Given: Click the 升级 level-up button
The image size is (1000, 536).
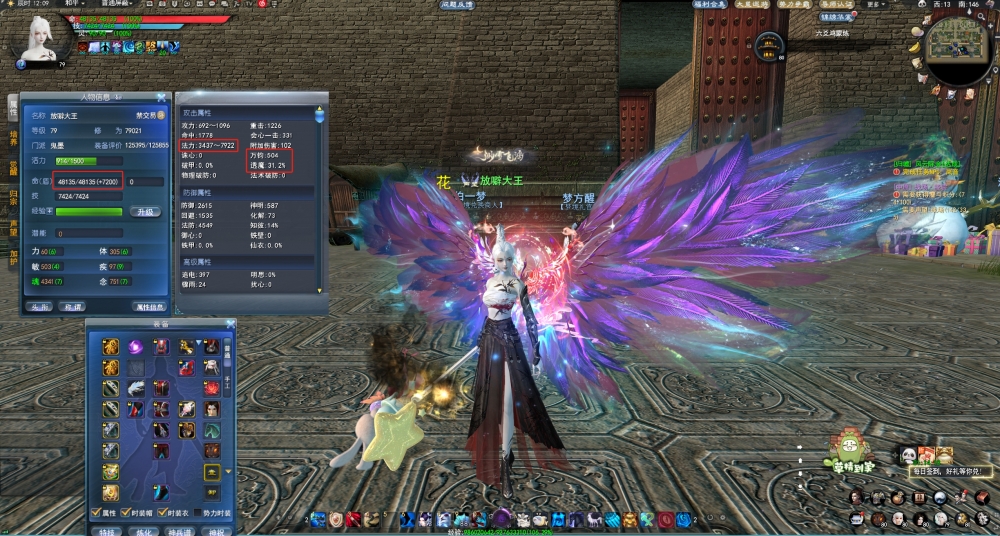Looking at the screenshot, I should pos(146,211).
